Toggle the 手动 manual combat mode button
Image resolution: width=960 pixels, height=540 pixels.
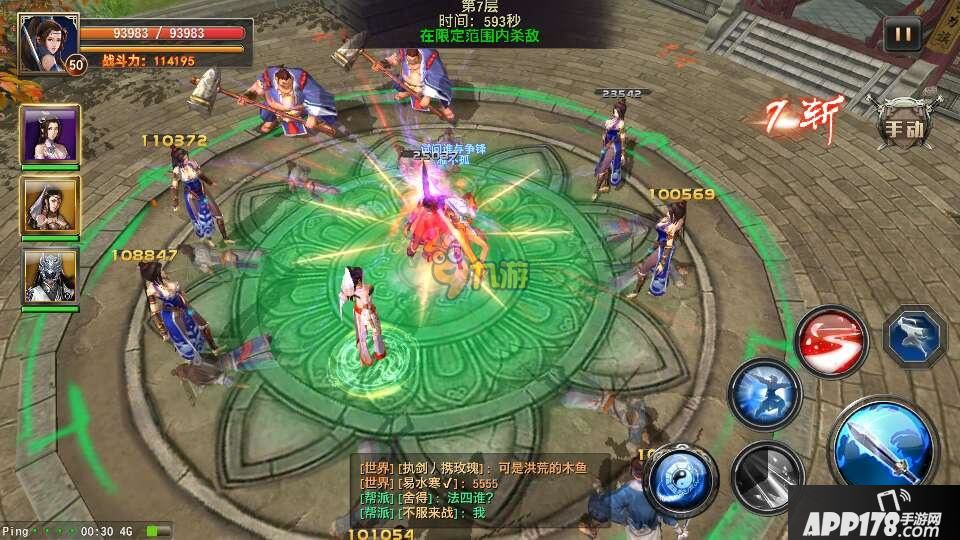[901, 128]
